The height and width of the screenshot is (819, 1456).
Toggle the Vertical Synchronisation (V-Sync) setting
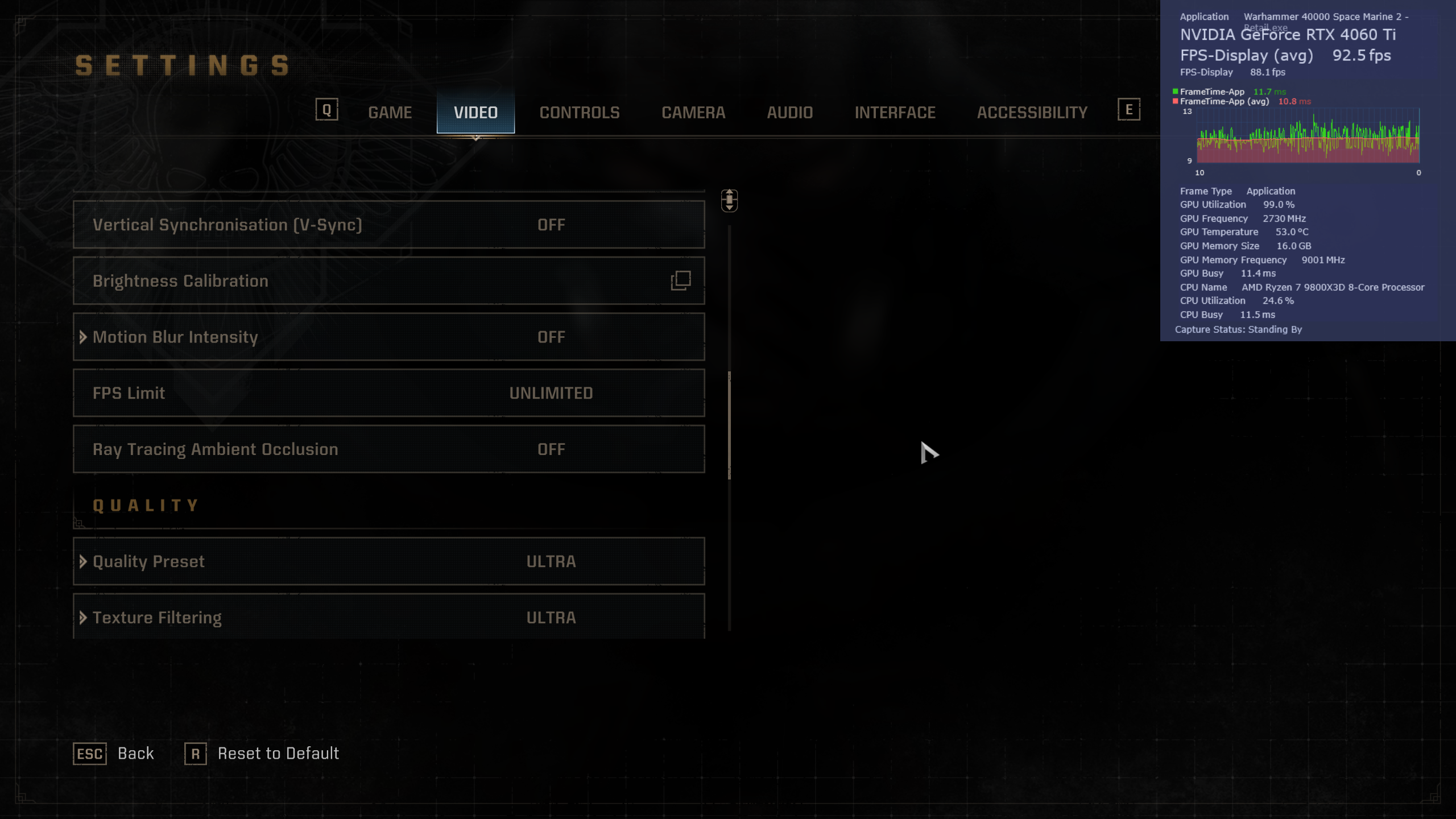pyautogui.click(x=389, y=225)
